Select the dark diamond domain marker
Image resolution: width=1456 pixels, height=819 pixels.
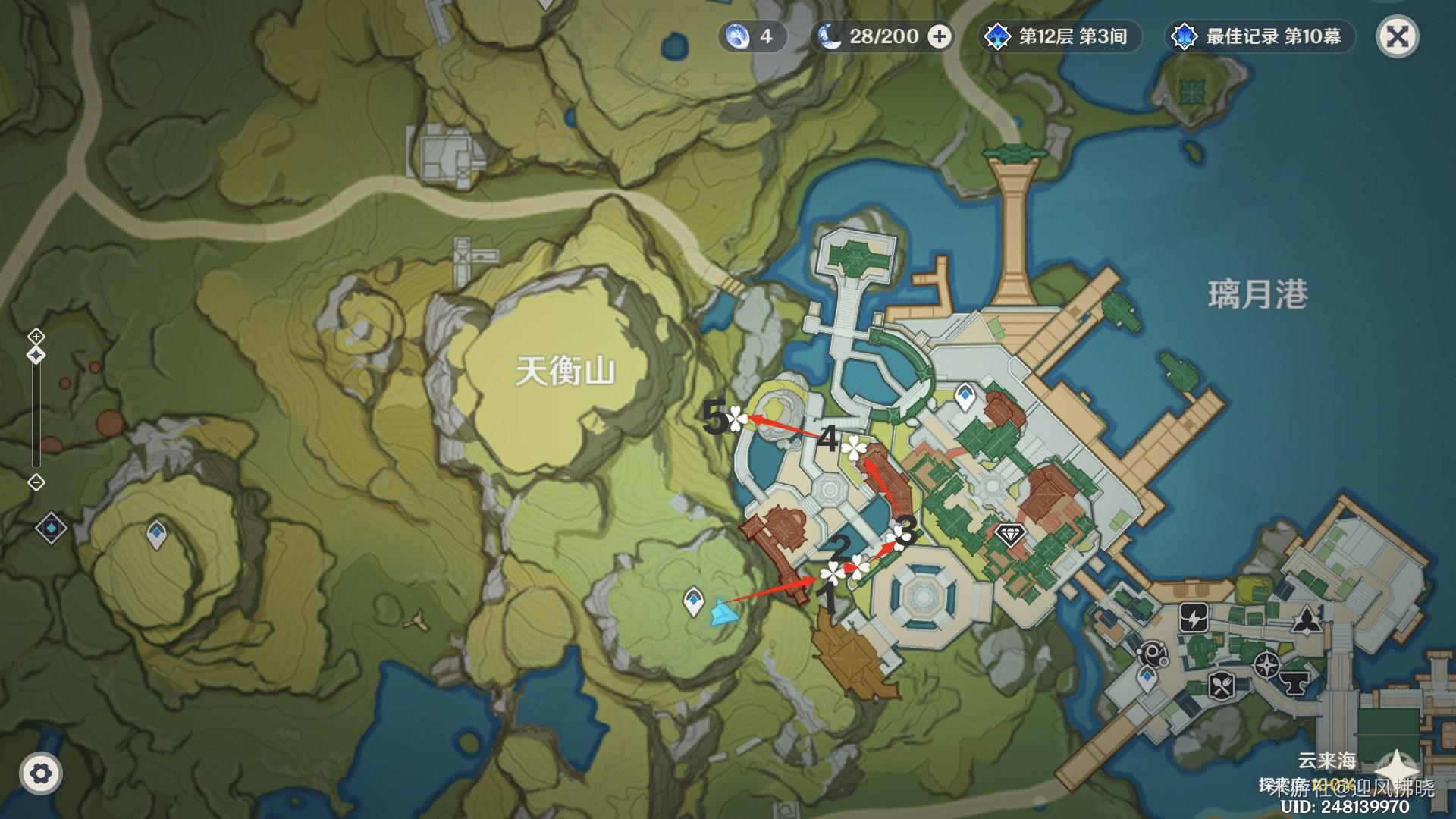(x=51, y=528)
